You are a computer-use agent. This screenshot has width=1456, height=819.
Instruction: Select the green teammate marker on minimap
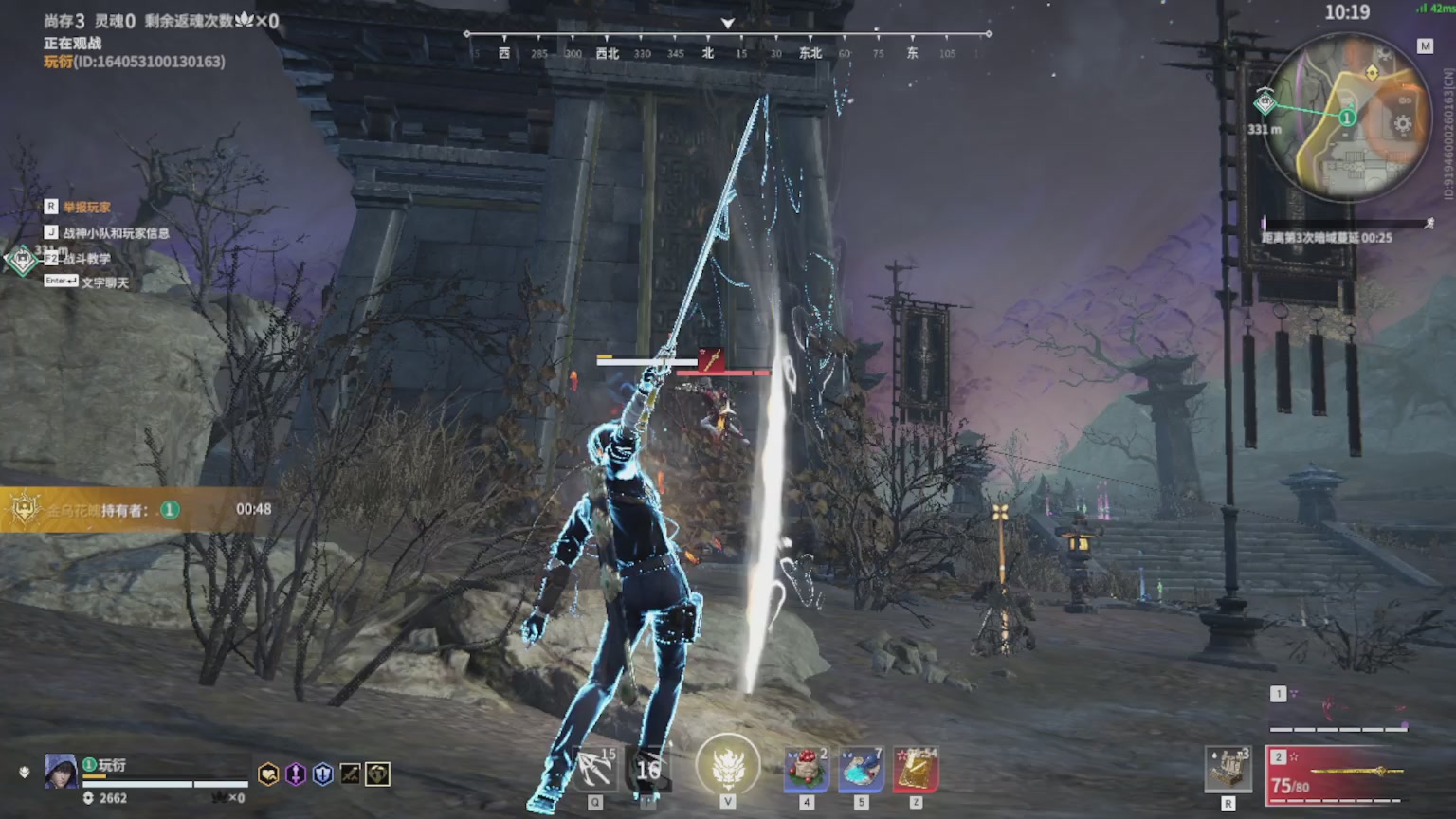coord(1347,118)
